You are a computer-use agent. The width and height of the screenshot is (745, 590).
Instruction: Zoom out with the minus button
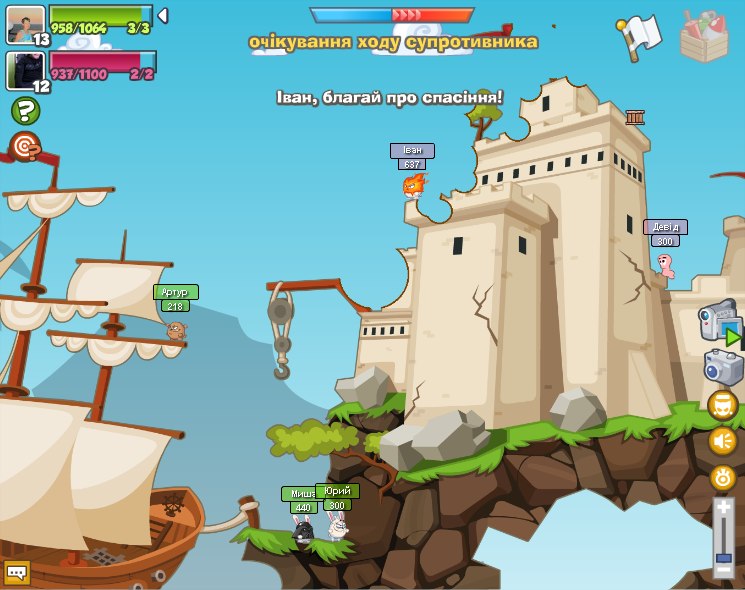(x=723, y=571)
